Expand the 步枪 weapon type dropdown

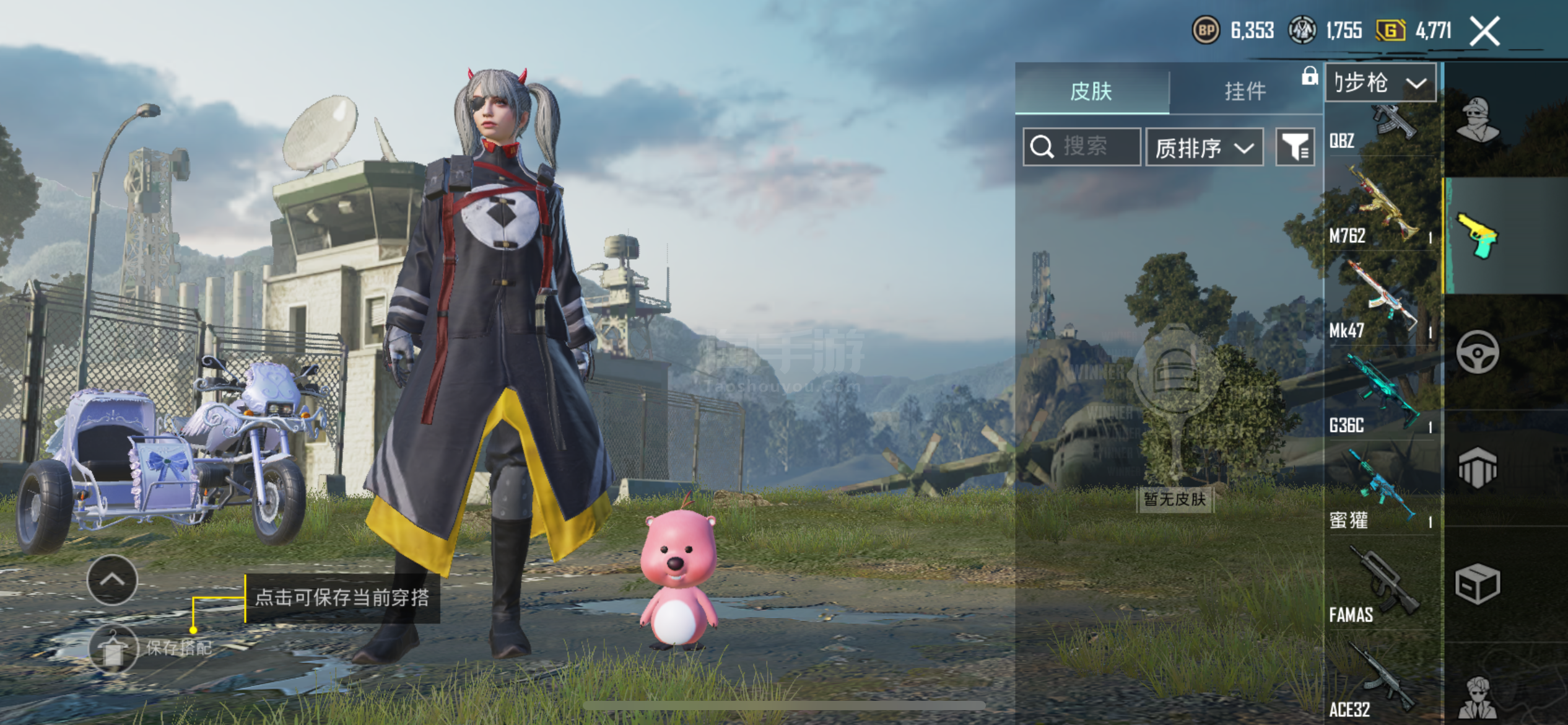[1380, 82]
